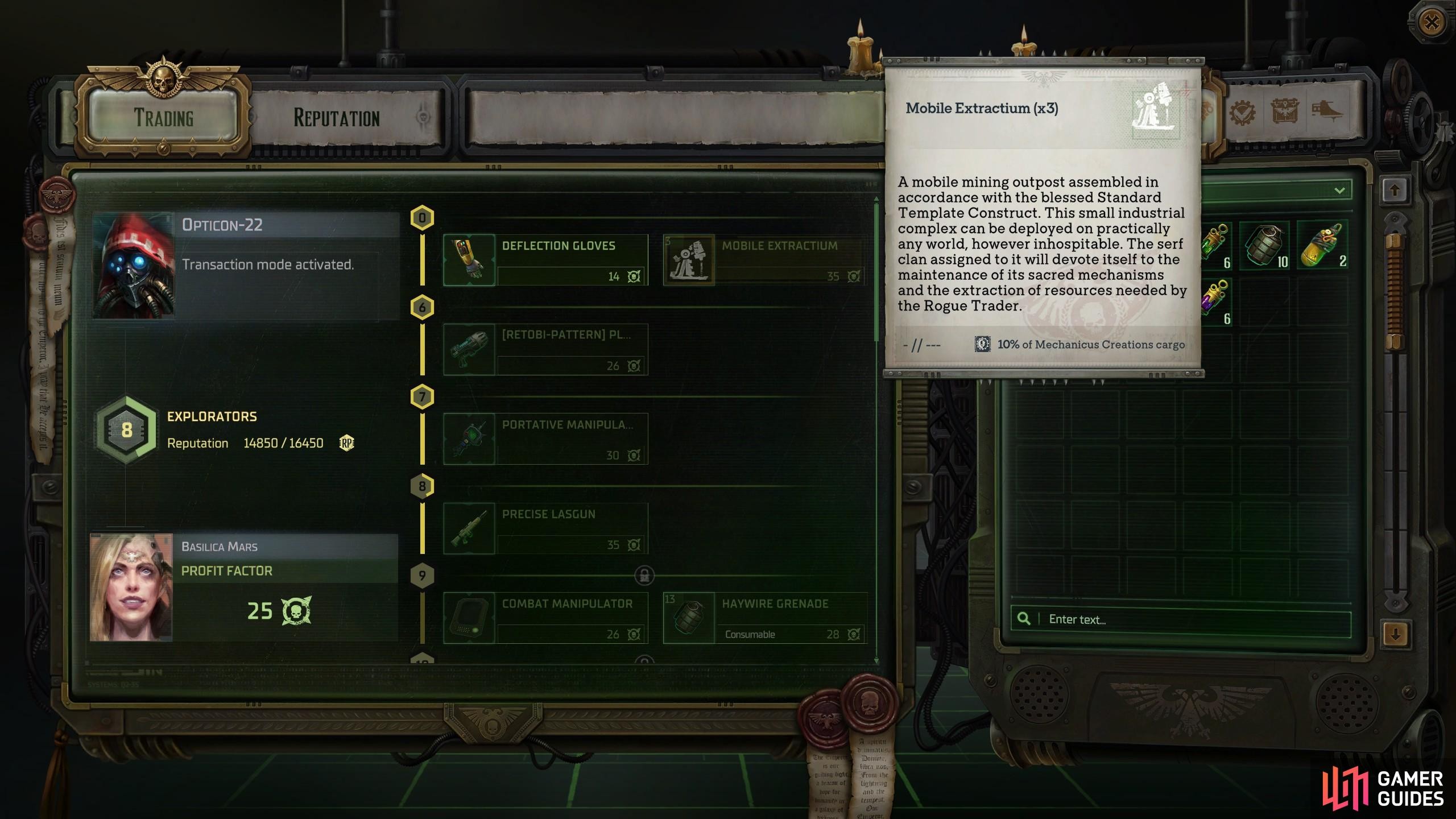Viewport: 1456px width, 819px height.
Task: Click the frag grenade stack of 10
Action: [1266, 246]
